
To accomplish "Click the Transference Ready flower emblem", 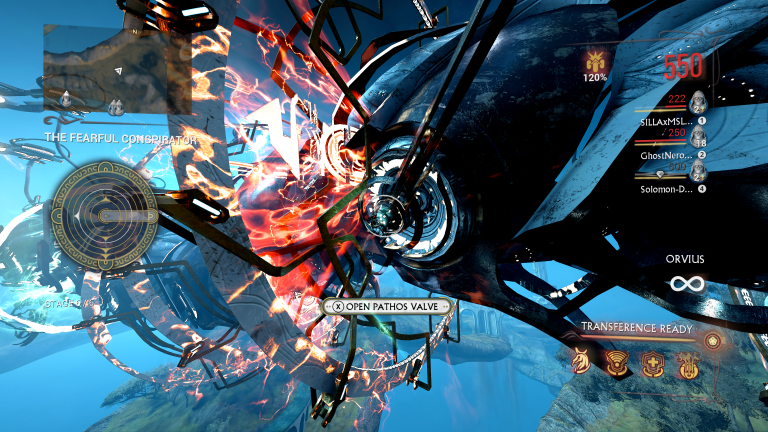I will (712, 341).
